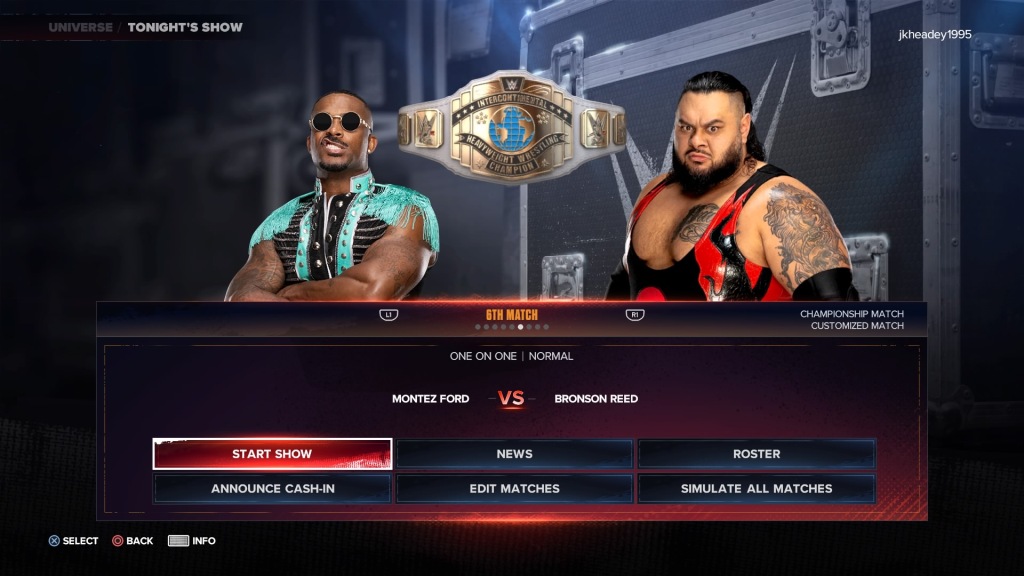Simulate all matches
The image size is (1024, 576).
[x=756, y=489]
